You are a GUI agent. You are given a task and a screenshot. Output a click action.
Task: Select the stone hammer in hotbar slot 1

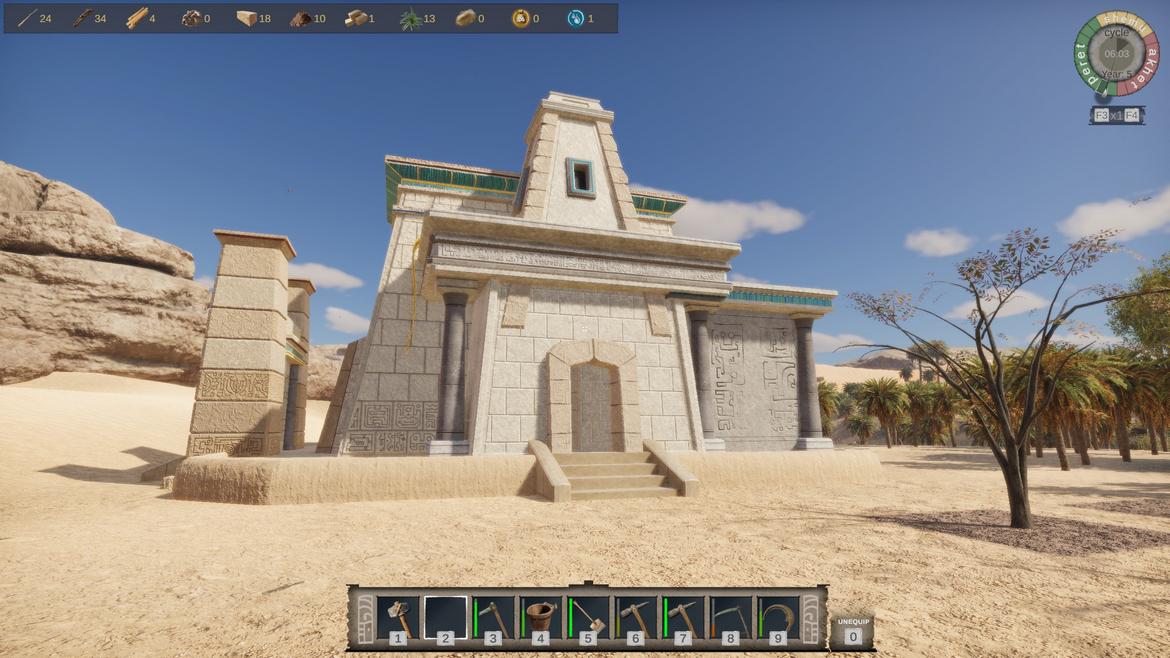point(398,617)
